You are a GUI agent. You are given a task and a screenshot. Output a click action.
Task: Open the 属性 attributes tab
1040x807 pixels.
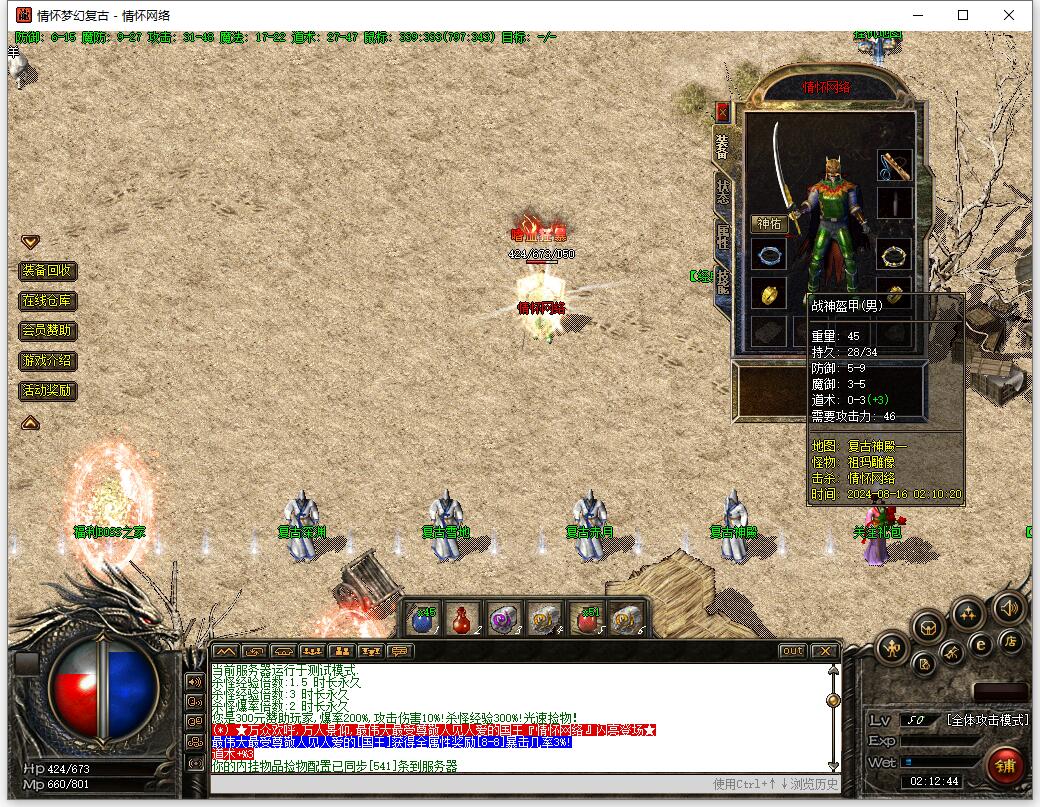(722, 237)
